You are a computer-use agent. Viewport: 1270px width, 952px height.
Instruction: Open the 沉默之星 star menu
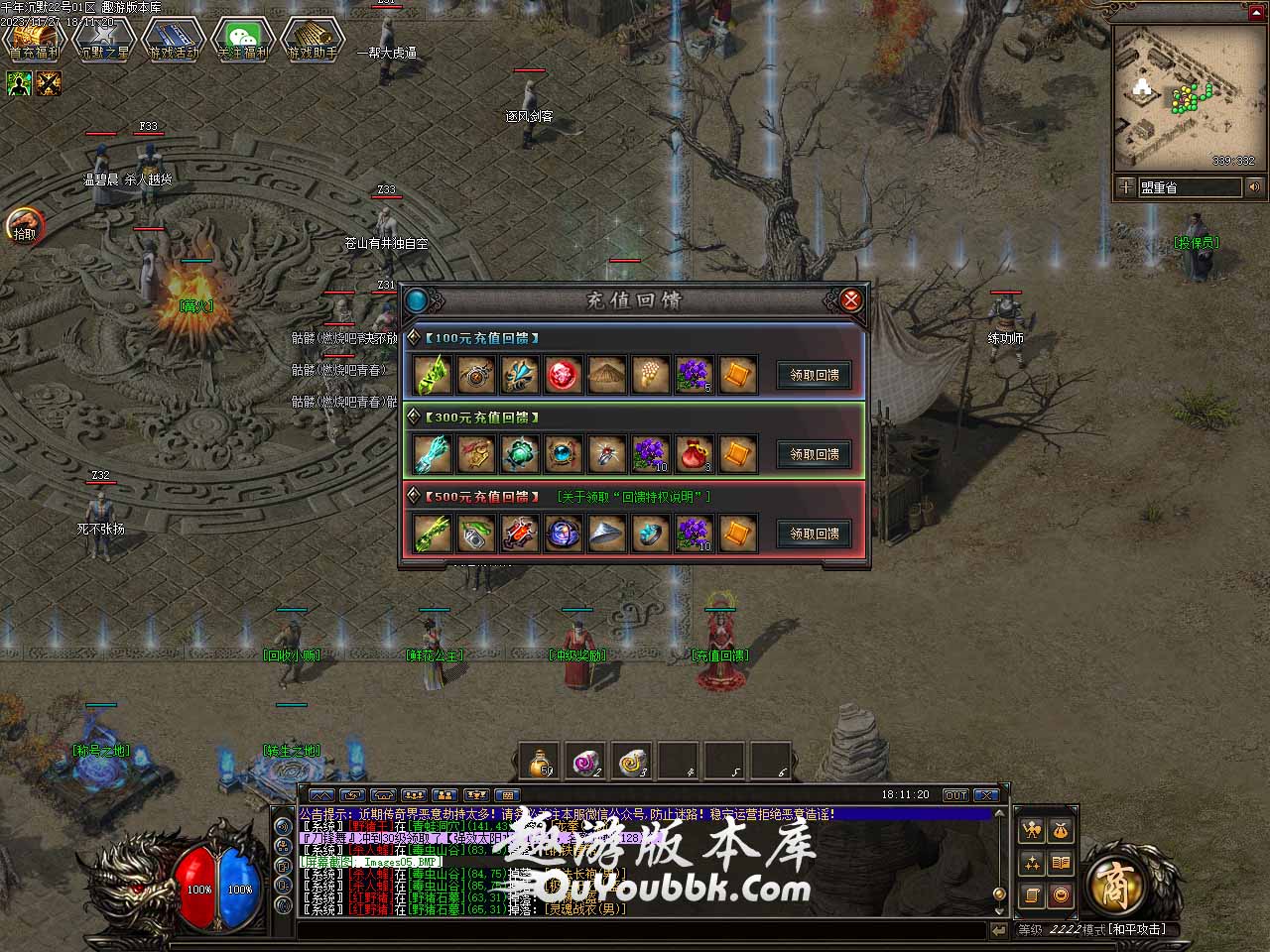(103, 40)
